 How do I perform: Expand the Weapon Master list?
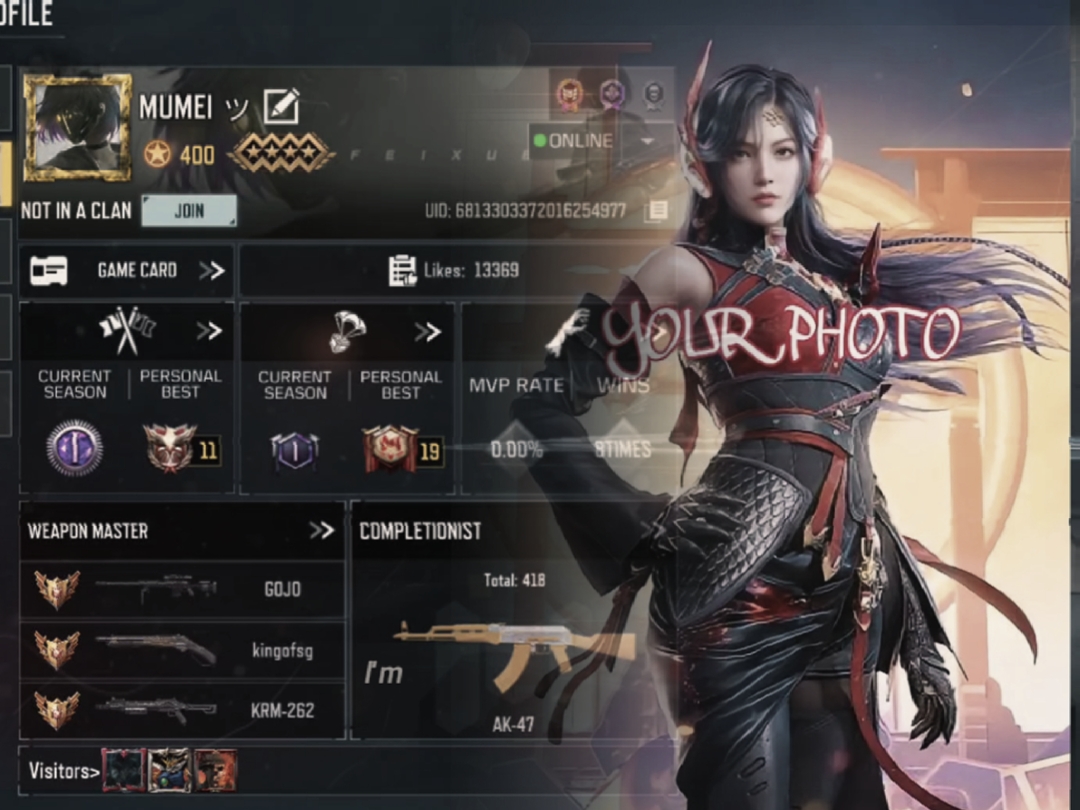point(321,530)
